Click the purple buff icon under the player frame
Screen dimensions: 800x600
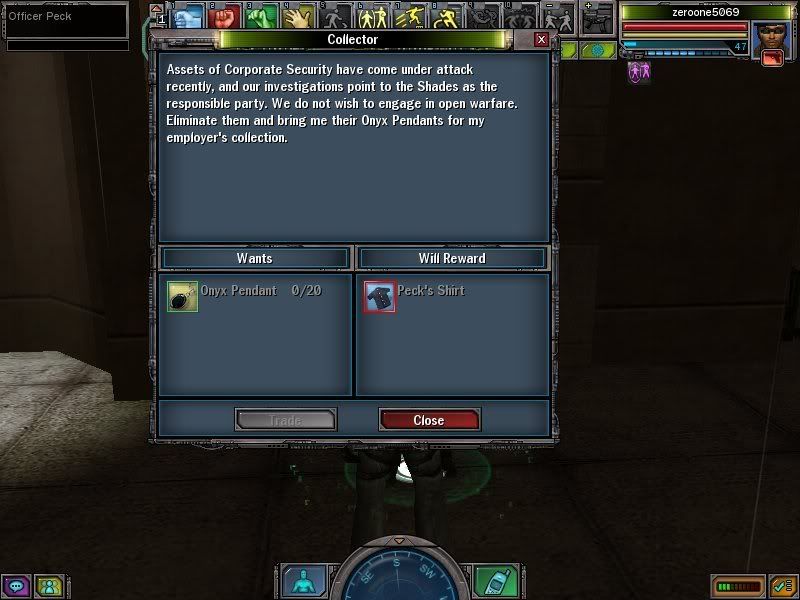(x=636, y=72)
